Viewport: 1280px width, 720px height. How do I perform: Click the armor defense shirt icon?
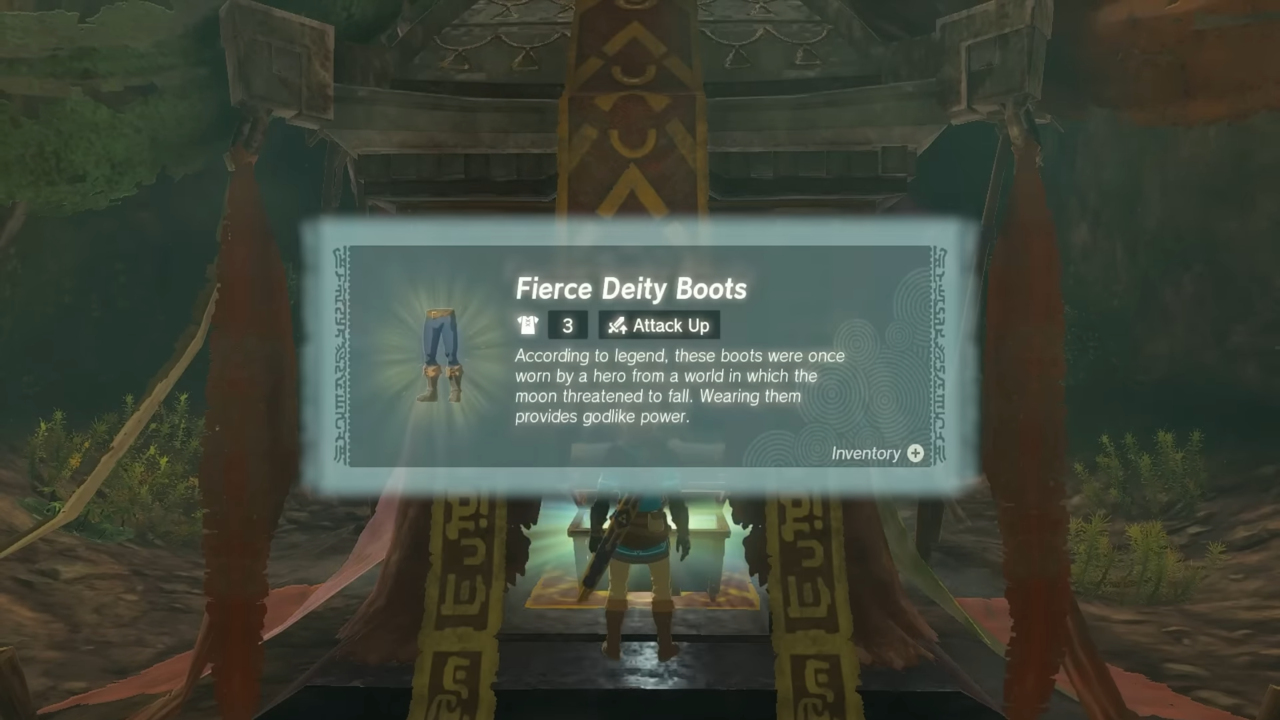pyautogui.click(x=527, y=325)
